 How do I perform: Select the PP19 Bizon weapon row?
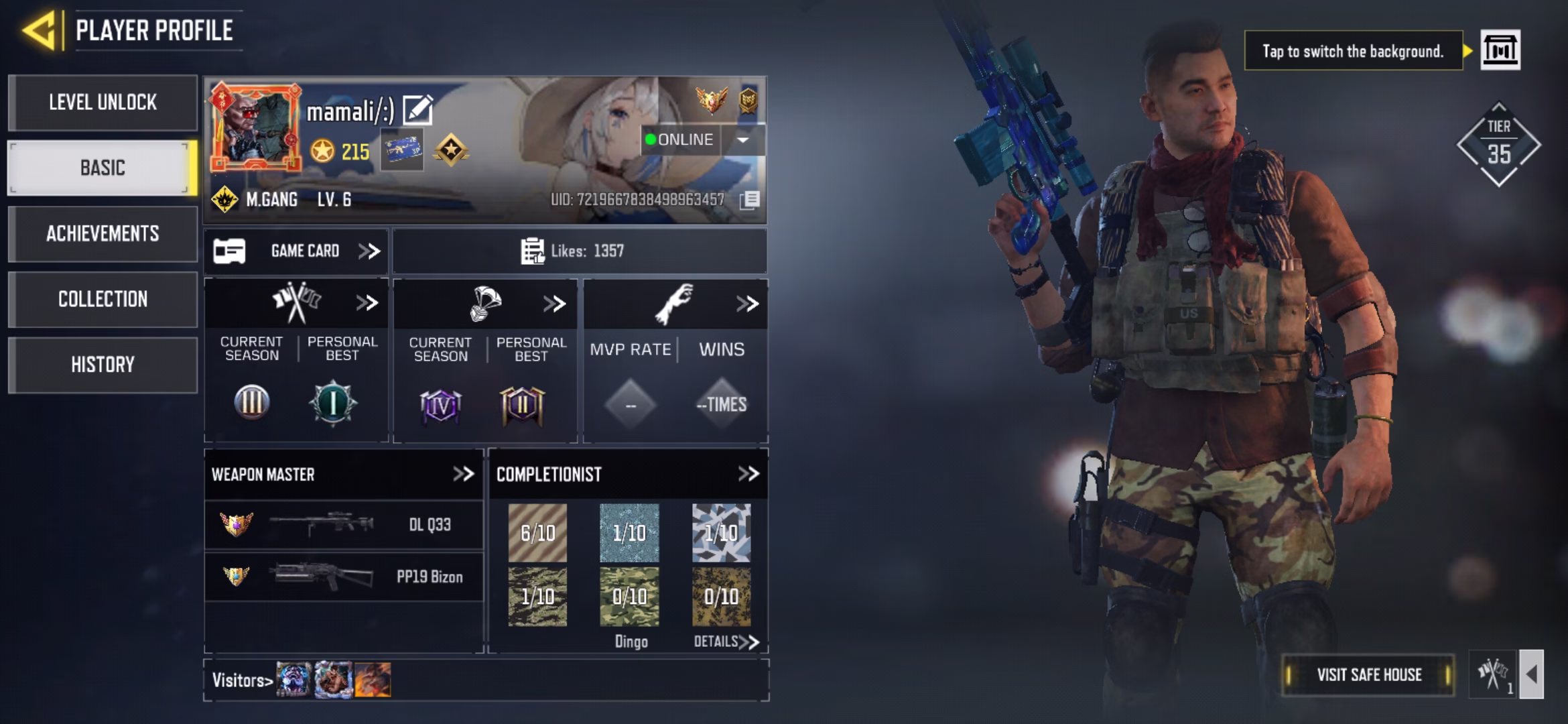[x=343, y=577]
